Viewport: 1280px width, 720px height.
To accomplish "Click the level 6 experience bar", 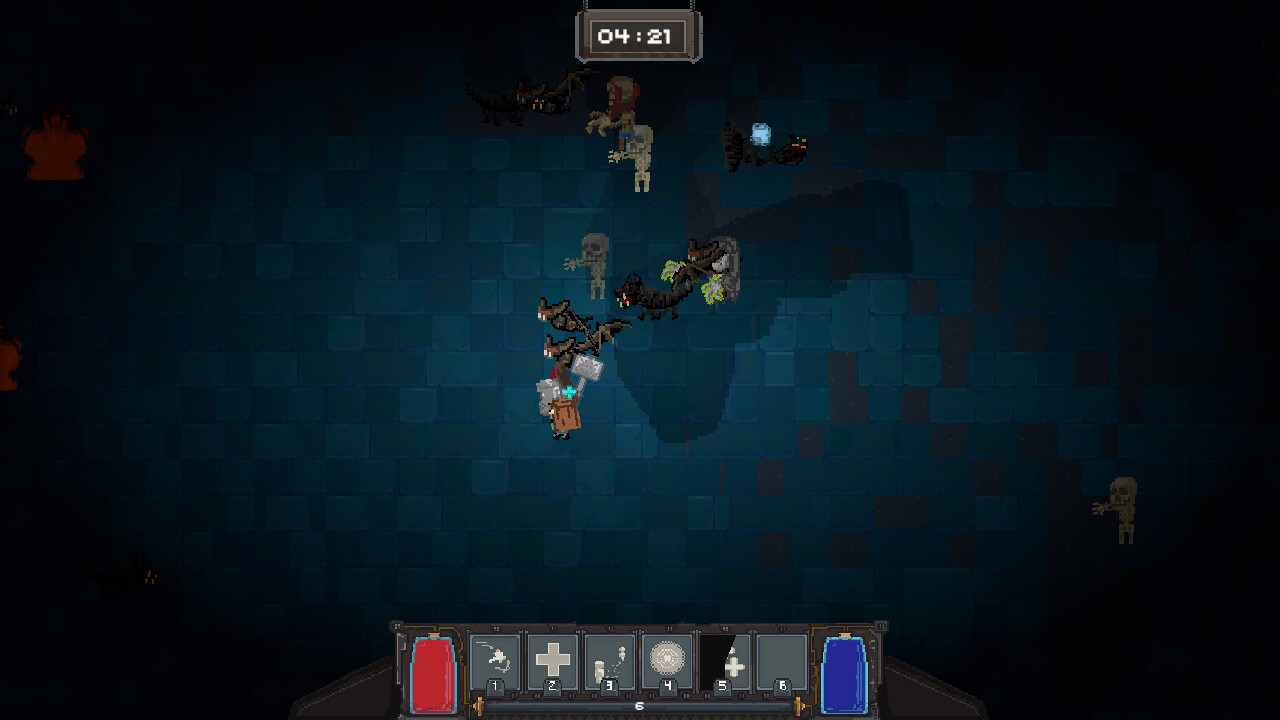I will point(639,705).
